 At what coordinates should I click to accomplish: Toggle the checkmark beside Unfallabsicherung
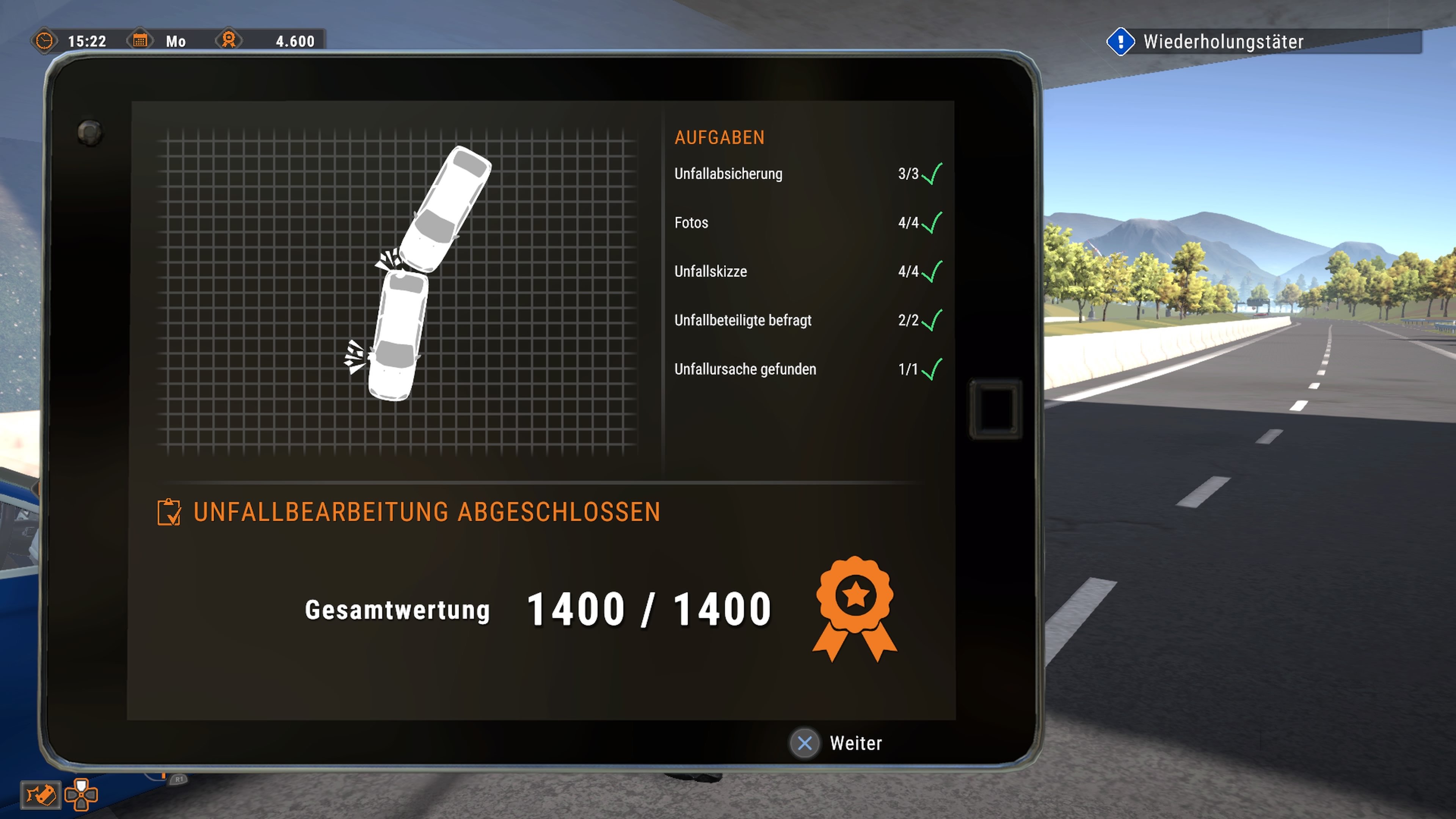[x=932, y=174]
